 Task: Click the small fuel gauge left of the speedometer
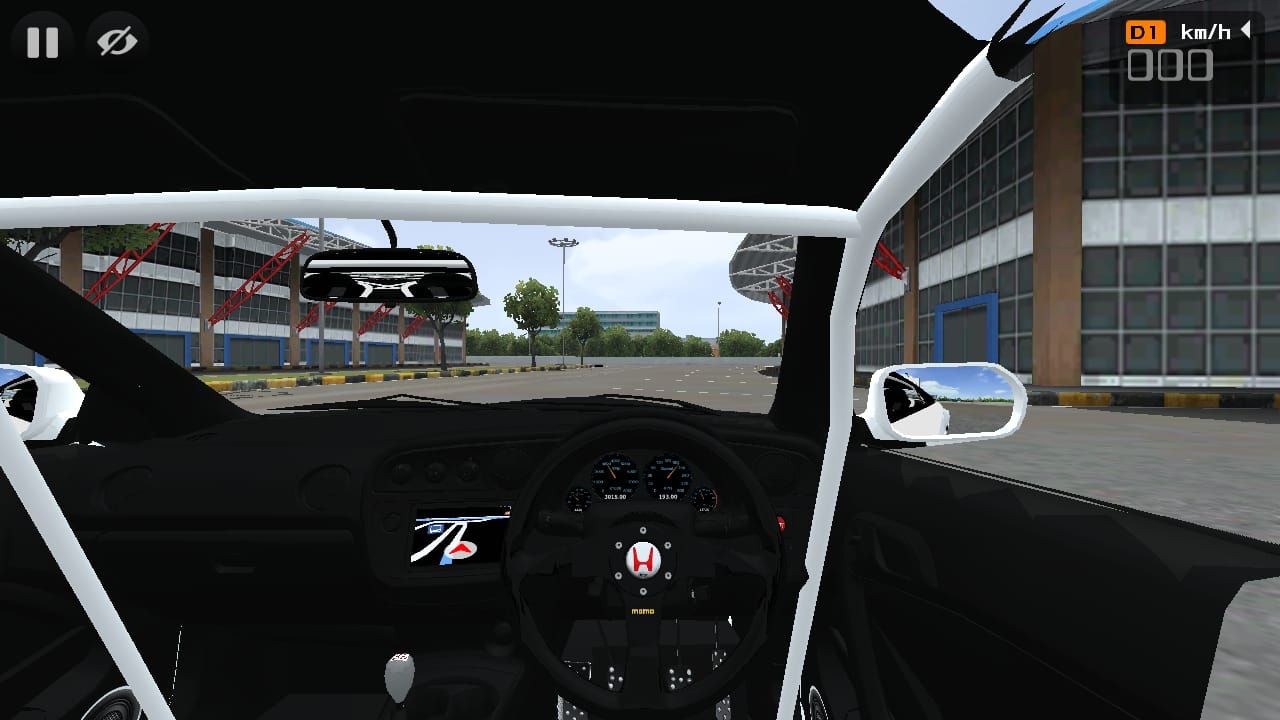tap(577, 497)
